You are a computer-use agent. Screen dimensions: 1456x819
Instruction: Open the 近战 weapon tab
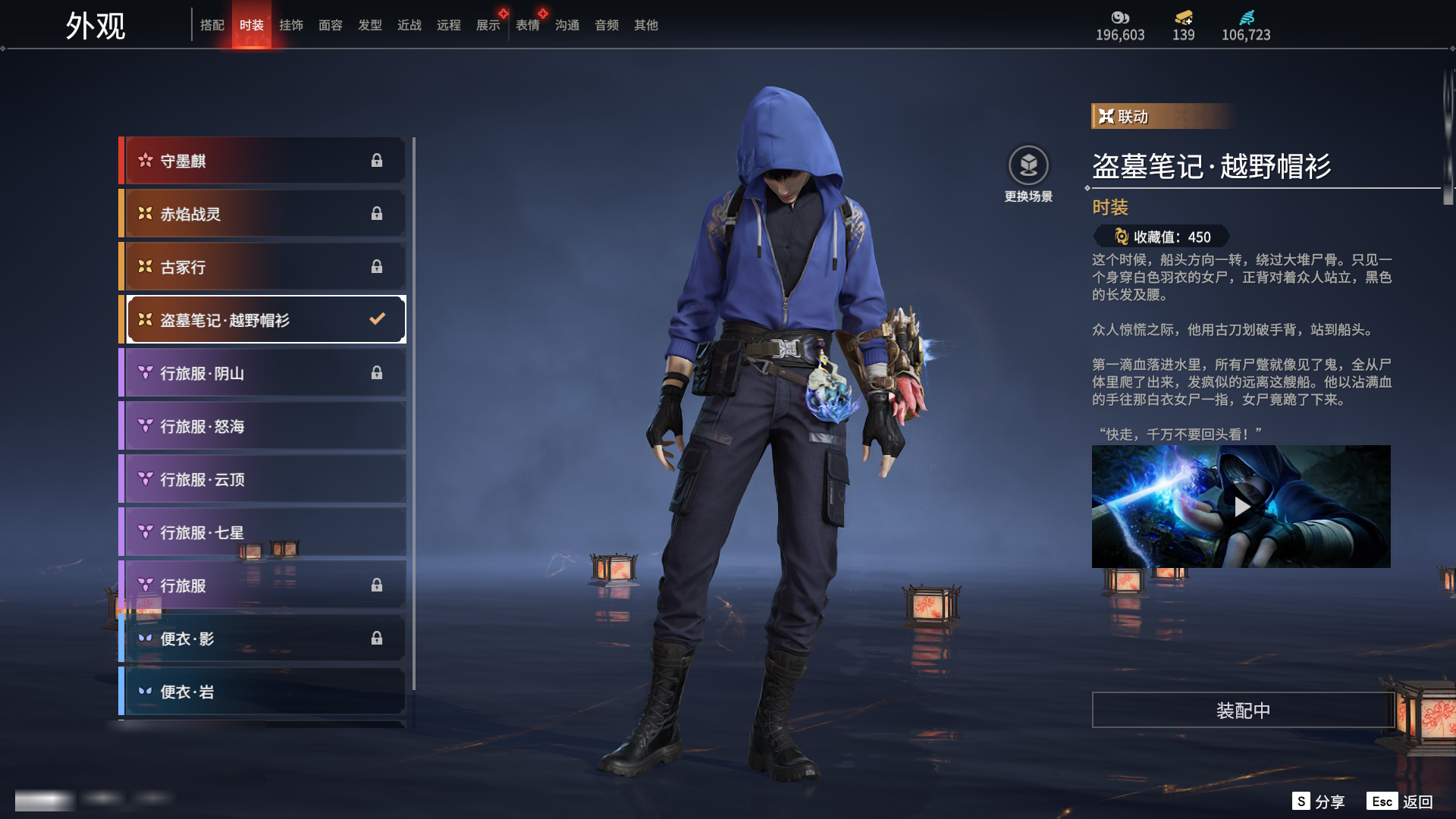pyautogui.click(x=409, y=25)
